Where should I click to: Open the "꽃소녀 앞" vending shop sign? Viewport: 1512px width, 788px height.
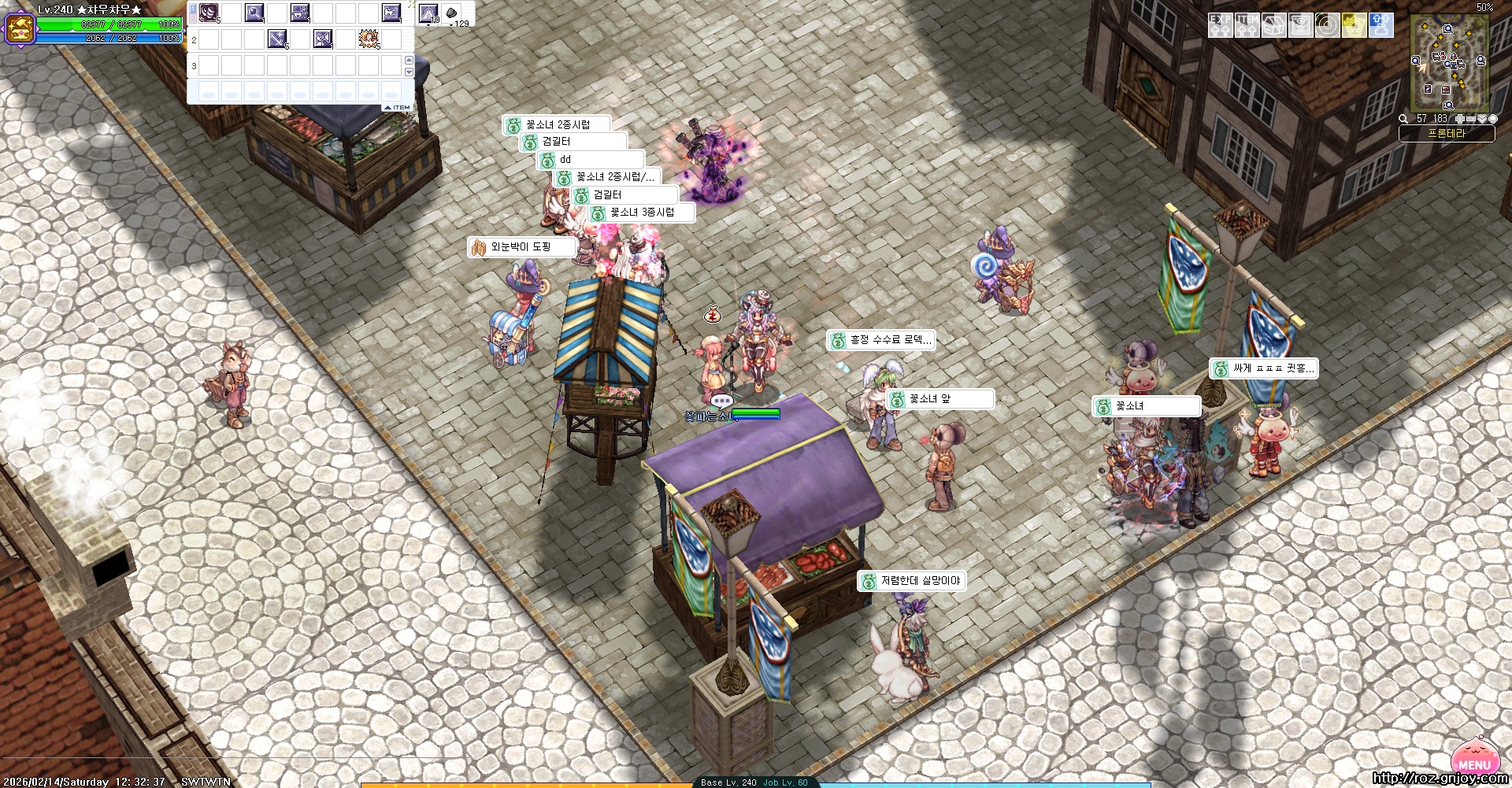pyautogui.click(x=939, y=400)
